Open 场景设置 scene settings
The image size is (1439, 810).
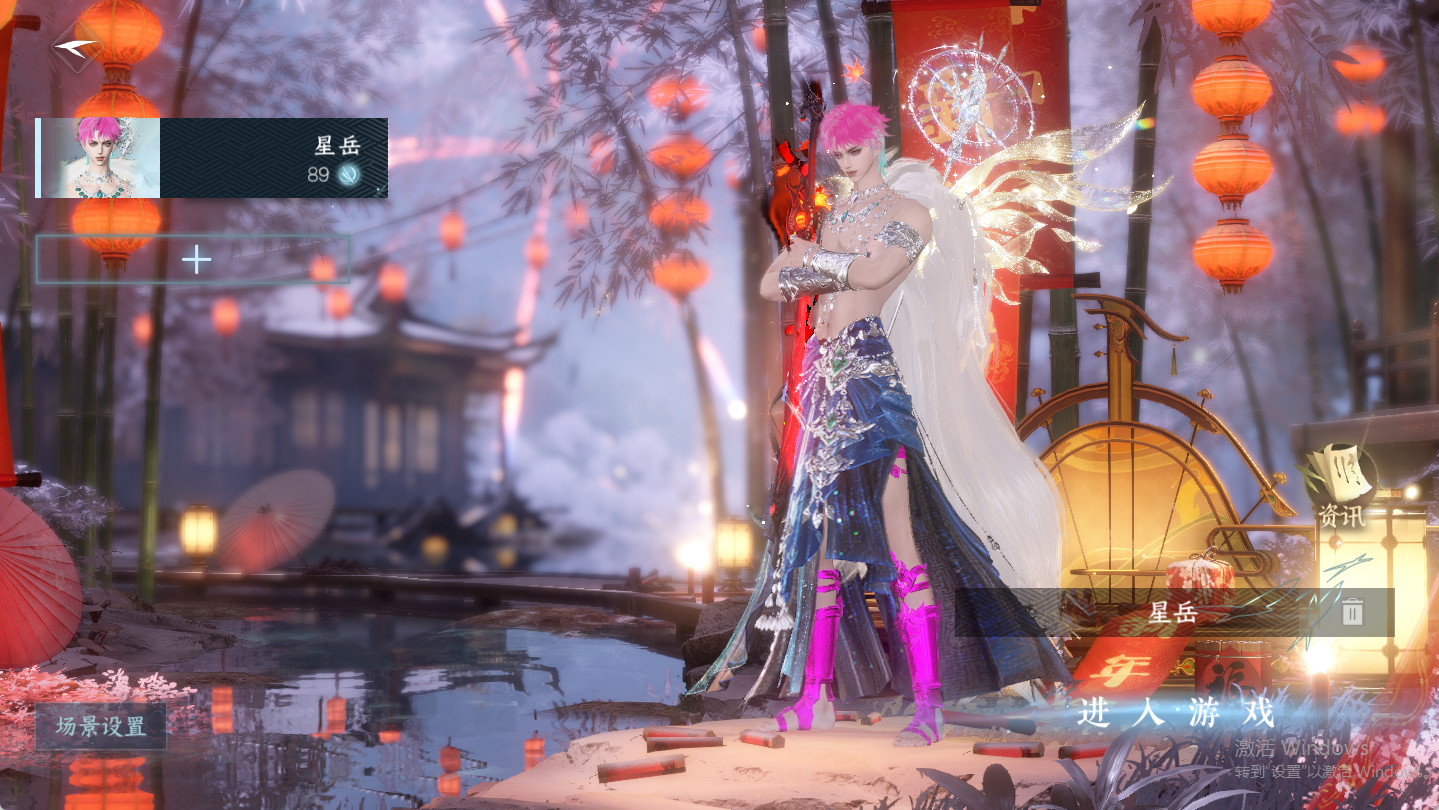(101, 727)
